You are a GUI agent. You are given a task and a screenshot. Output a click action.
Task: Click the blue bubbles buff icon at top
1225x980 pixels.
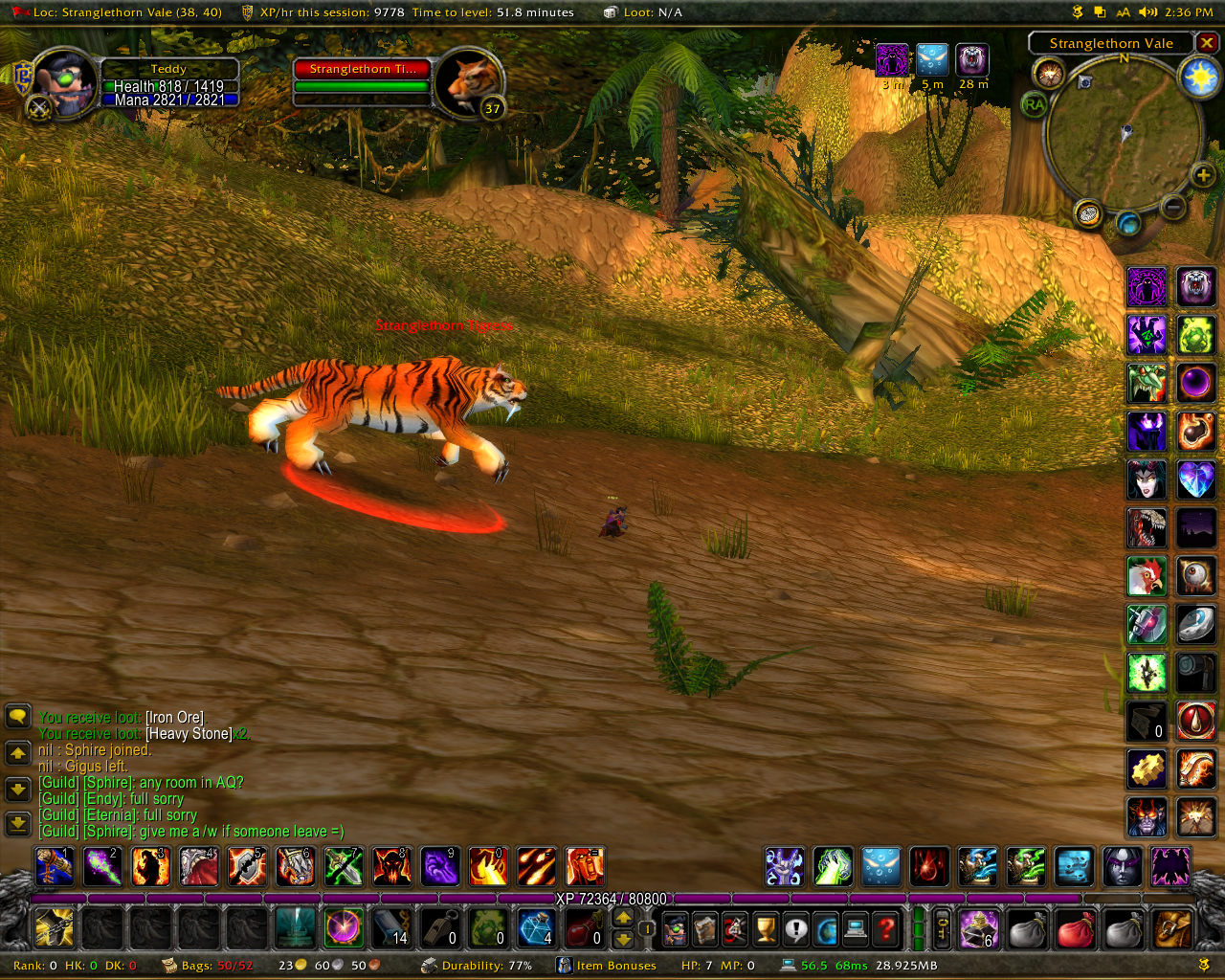932,60
